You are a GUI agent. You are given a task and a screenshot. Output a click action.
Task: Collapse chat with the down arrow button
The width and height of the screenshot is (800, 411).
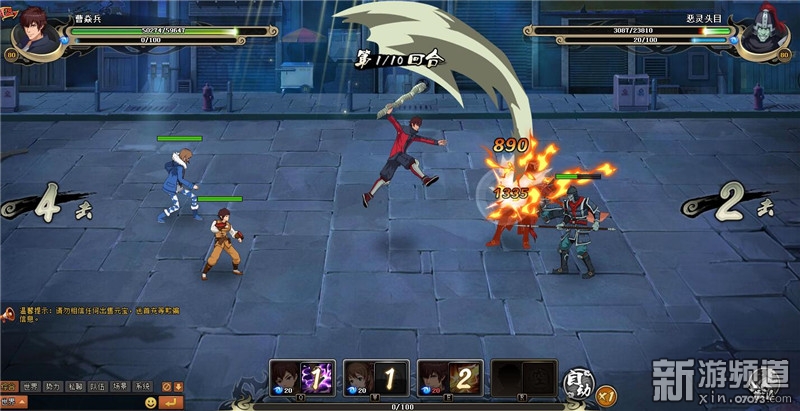[178, 386]
